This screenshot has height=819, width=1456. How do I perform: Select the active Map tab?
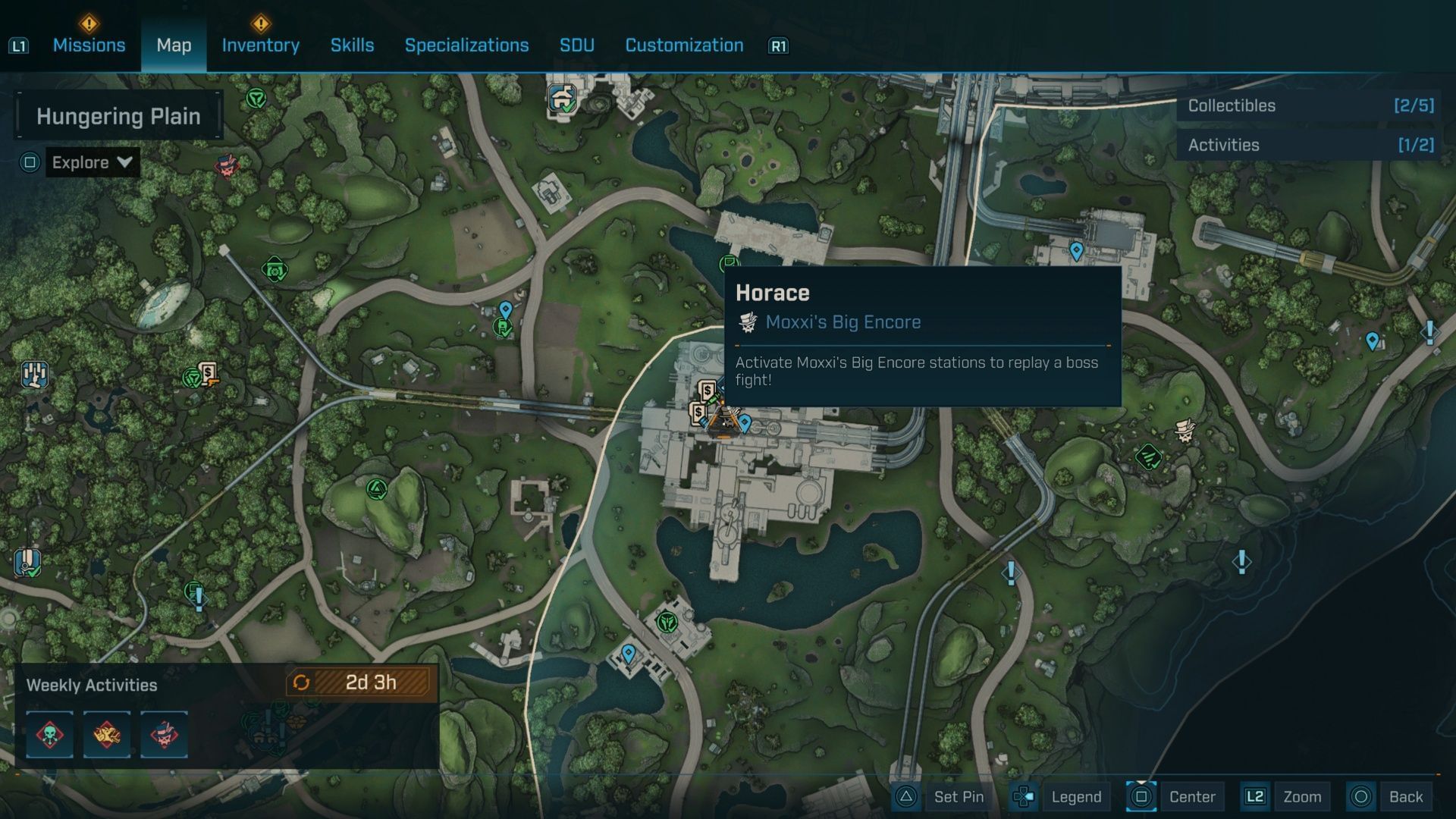(174, 45)
